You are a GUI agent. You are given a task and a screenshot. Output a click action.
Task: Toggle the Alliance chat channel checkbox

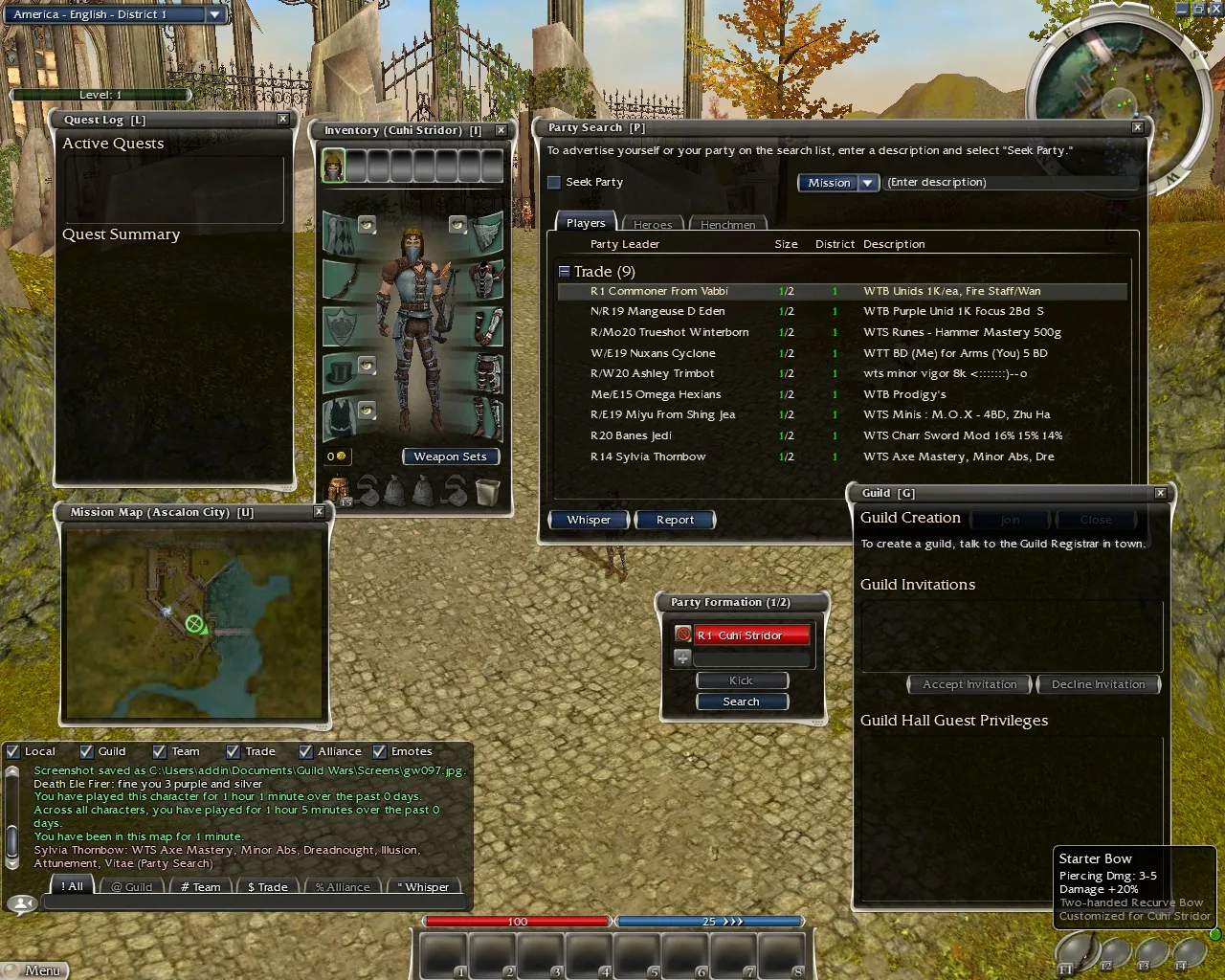pyautogui.click(x=306, y=752)
